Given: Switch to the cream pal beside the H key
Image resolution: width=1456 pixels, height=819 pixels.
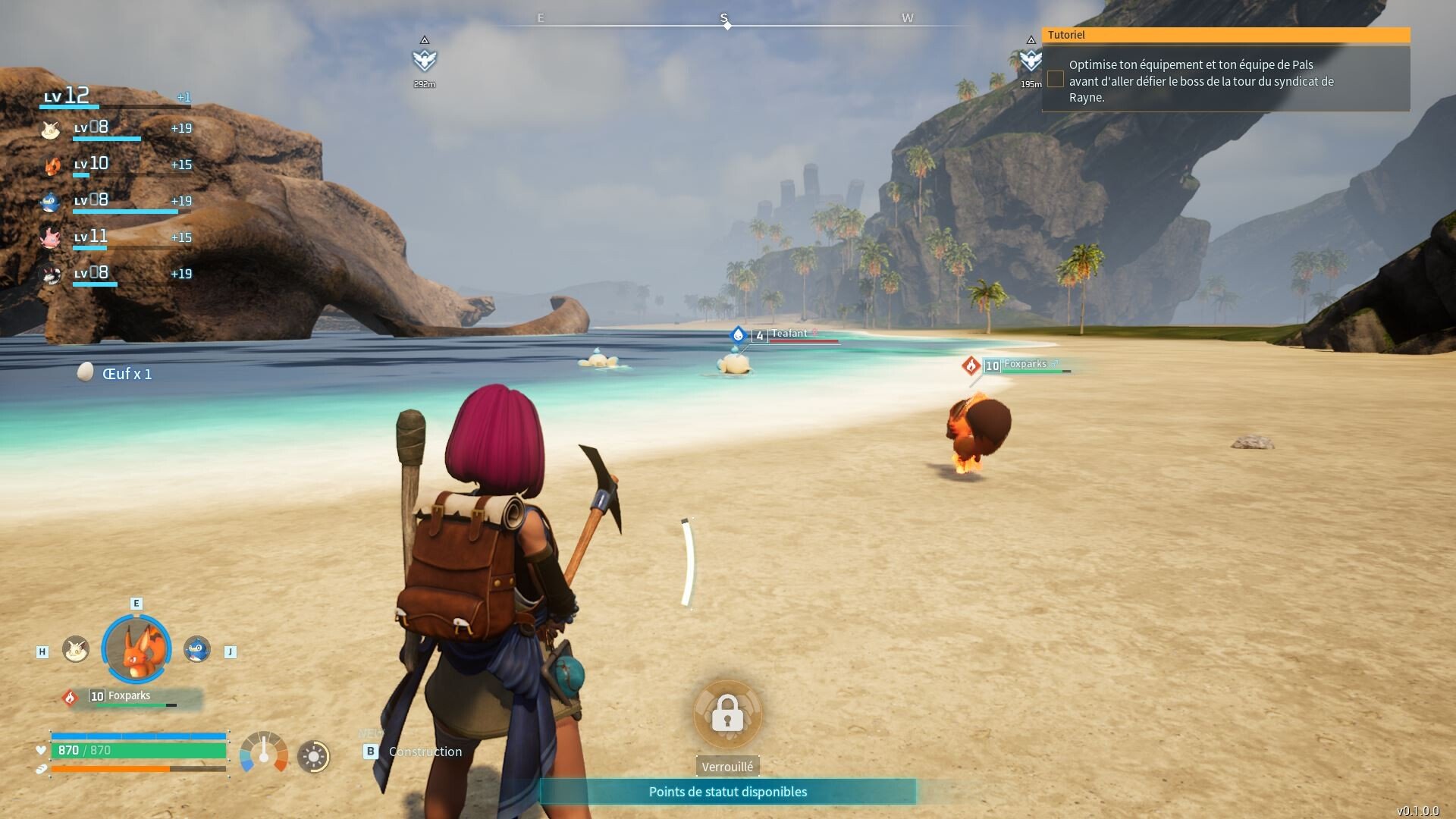Looking at the screenshot, I should click(x=75, y=649).
